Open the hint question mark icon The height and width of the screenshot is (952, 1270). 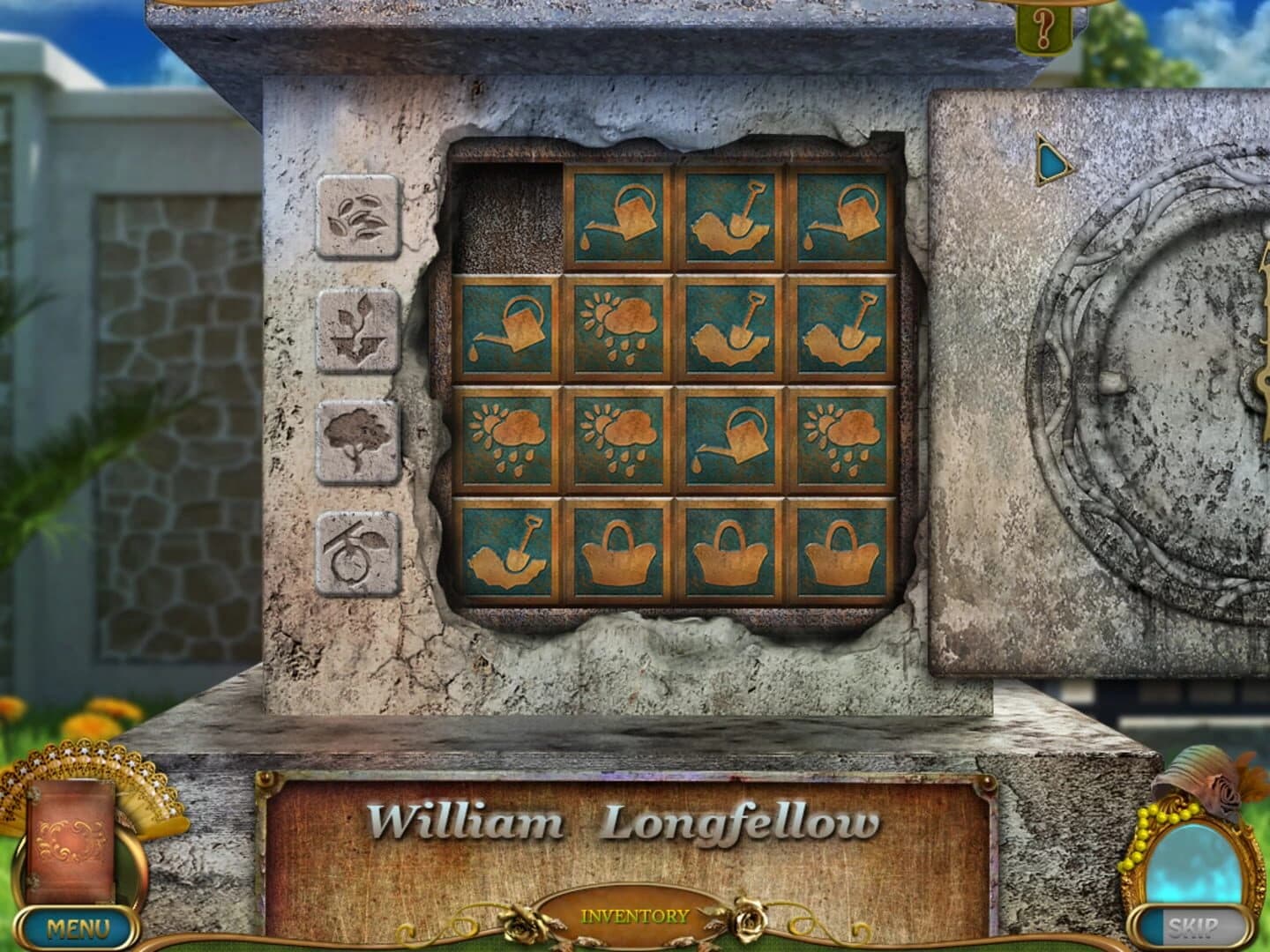pos(1045,26)
